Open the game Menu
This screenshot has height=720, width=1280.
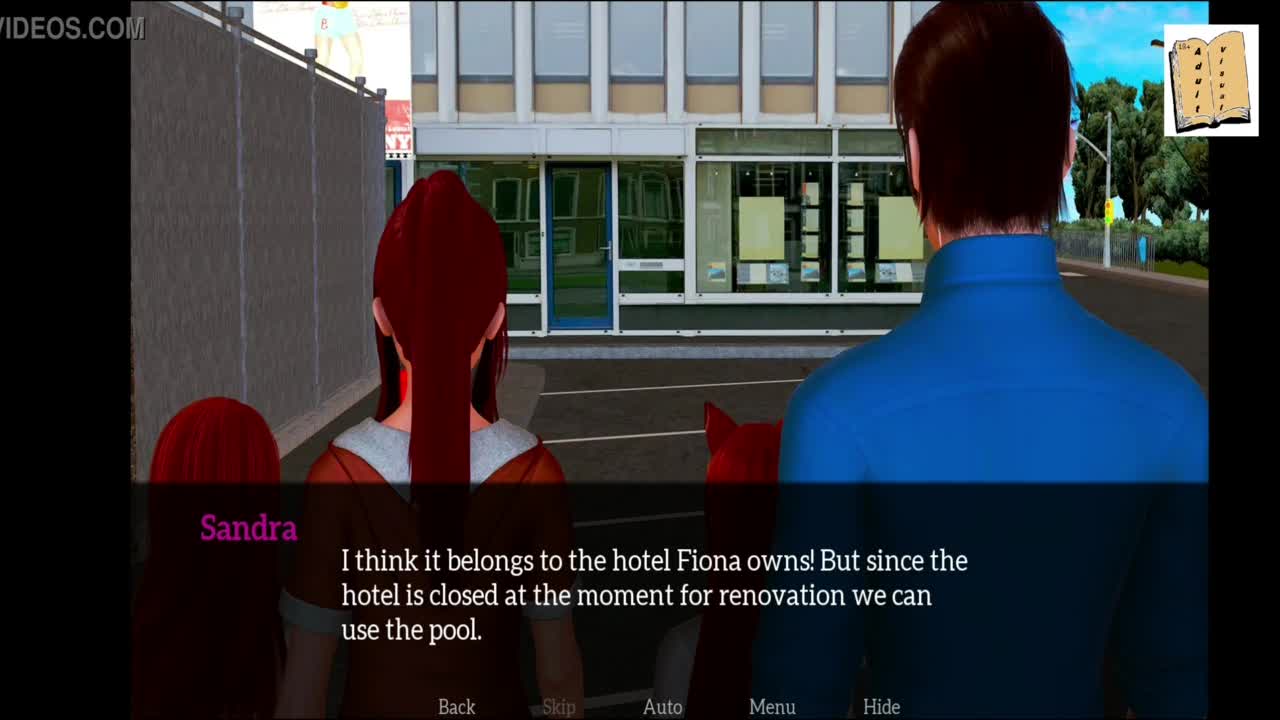coord(772,707)
